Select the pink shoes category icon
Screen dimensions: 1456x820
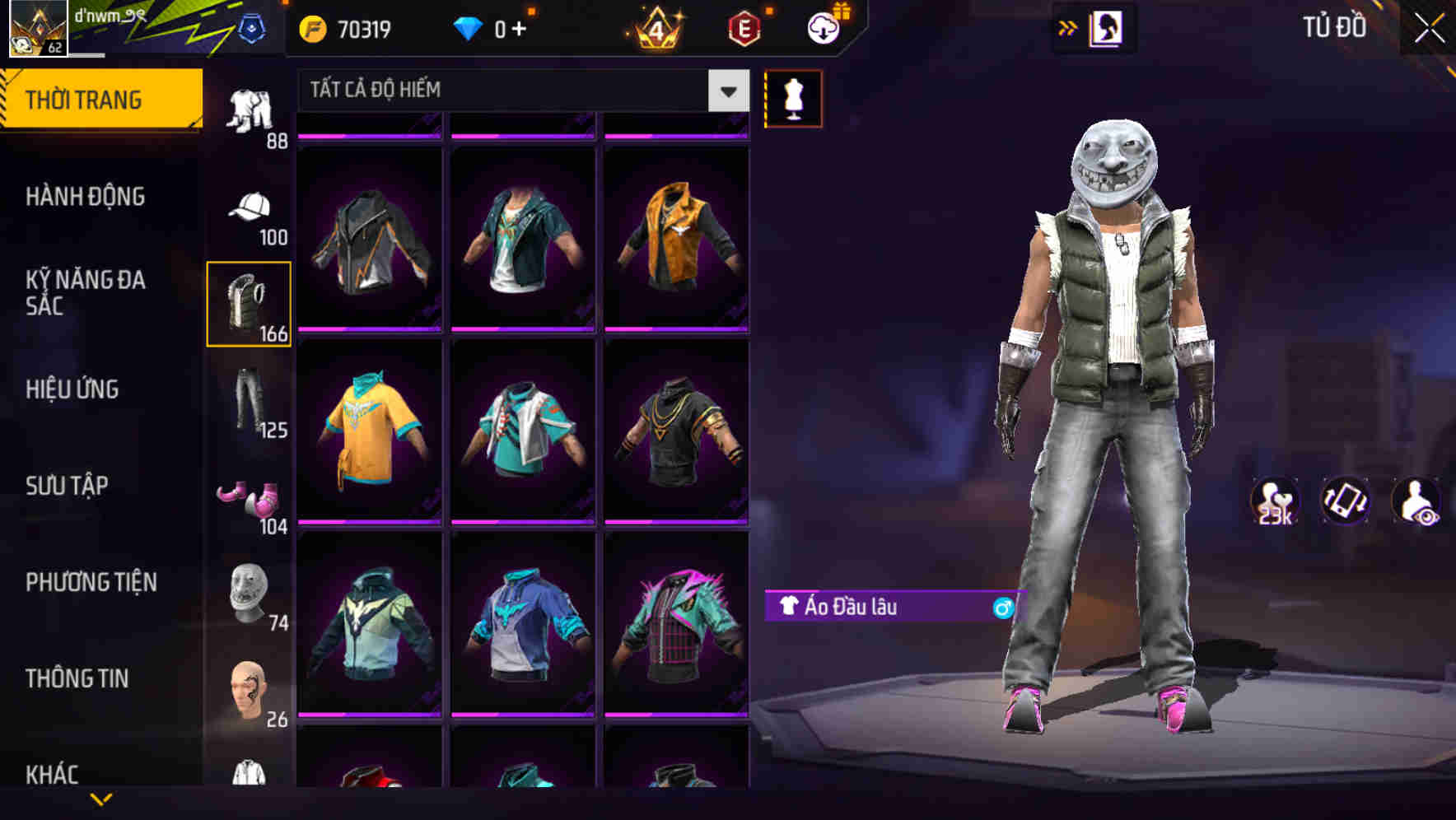250,494
